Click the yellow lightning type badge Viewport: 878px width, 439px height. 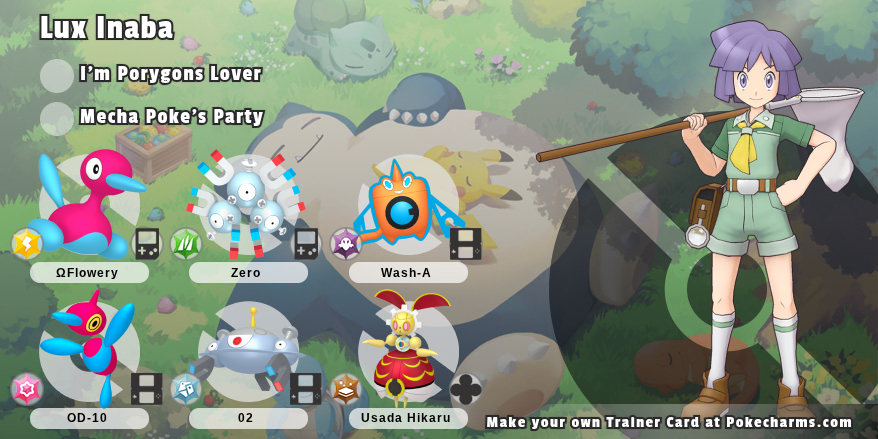tap(27, 244)
